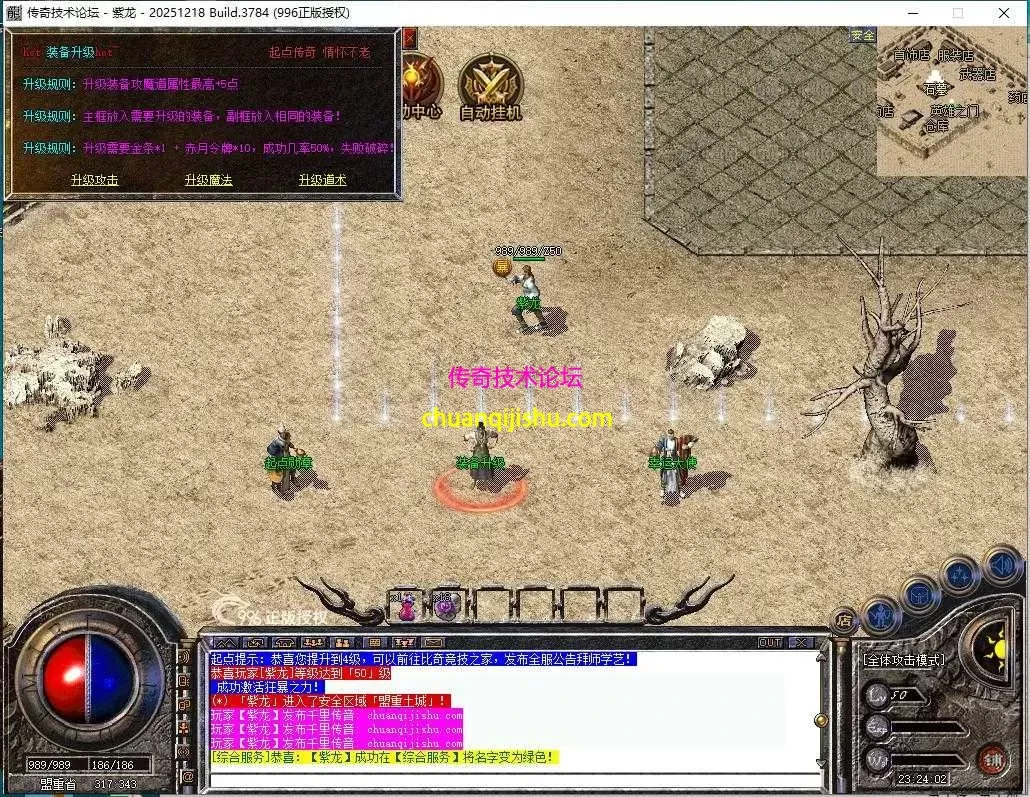The height and width of the screenshot is (797, 1030).
Task: Open the bag with the cube icon
Action: pos(919,594)
